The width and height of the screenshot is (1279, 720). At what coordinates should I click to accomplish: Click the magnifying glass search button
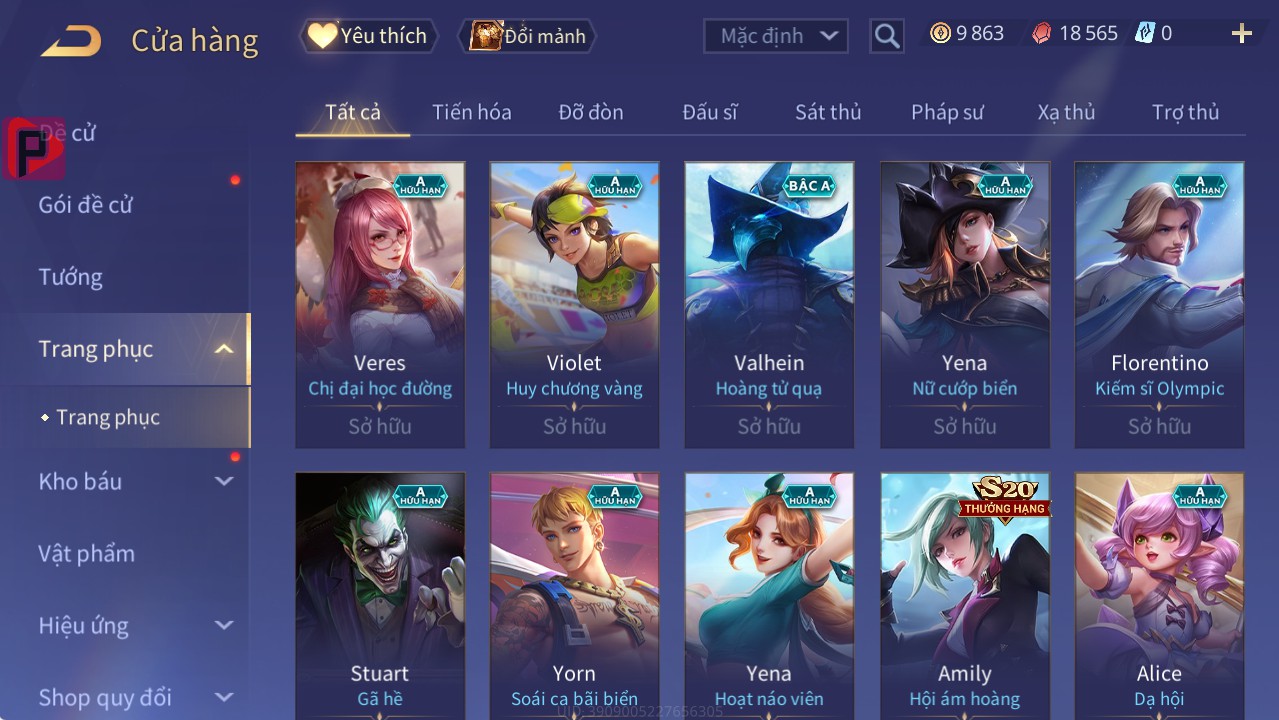[886, 36]
